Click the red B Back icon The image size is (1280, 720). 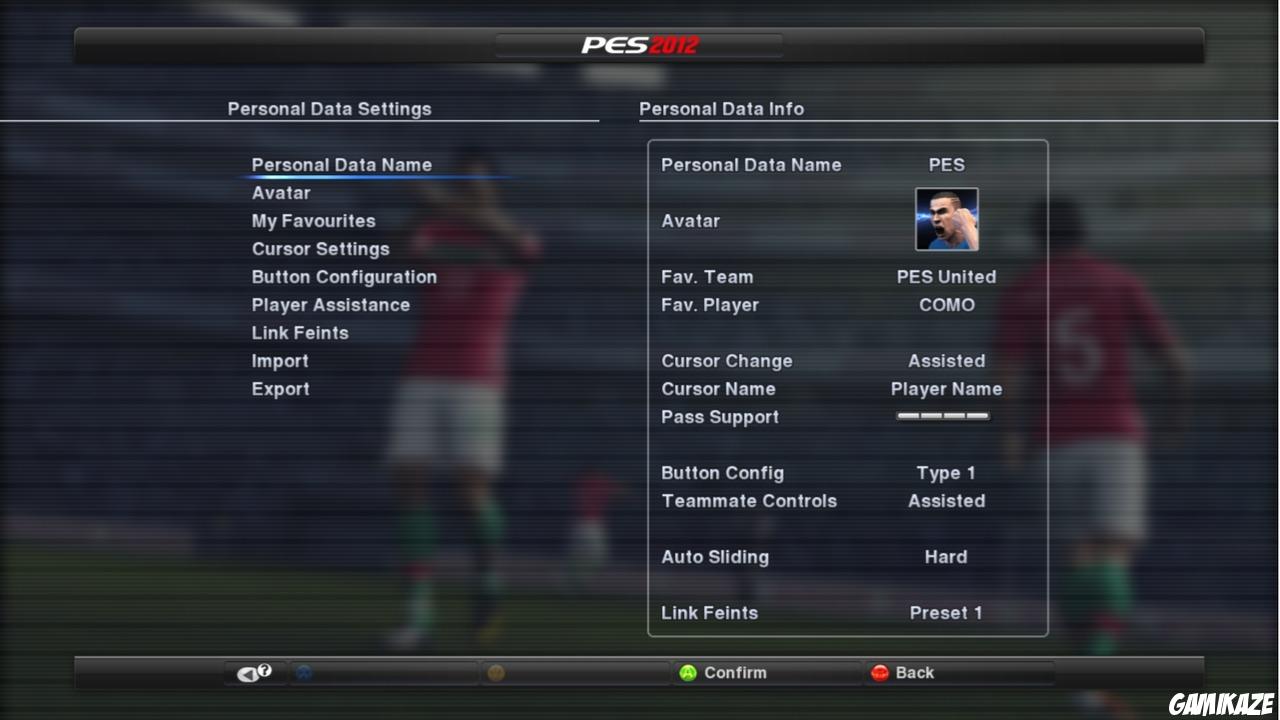pos(879,672)
